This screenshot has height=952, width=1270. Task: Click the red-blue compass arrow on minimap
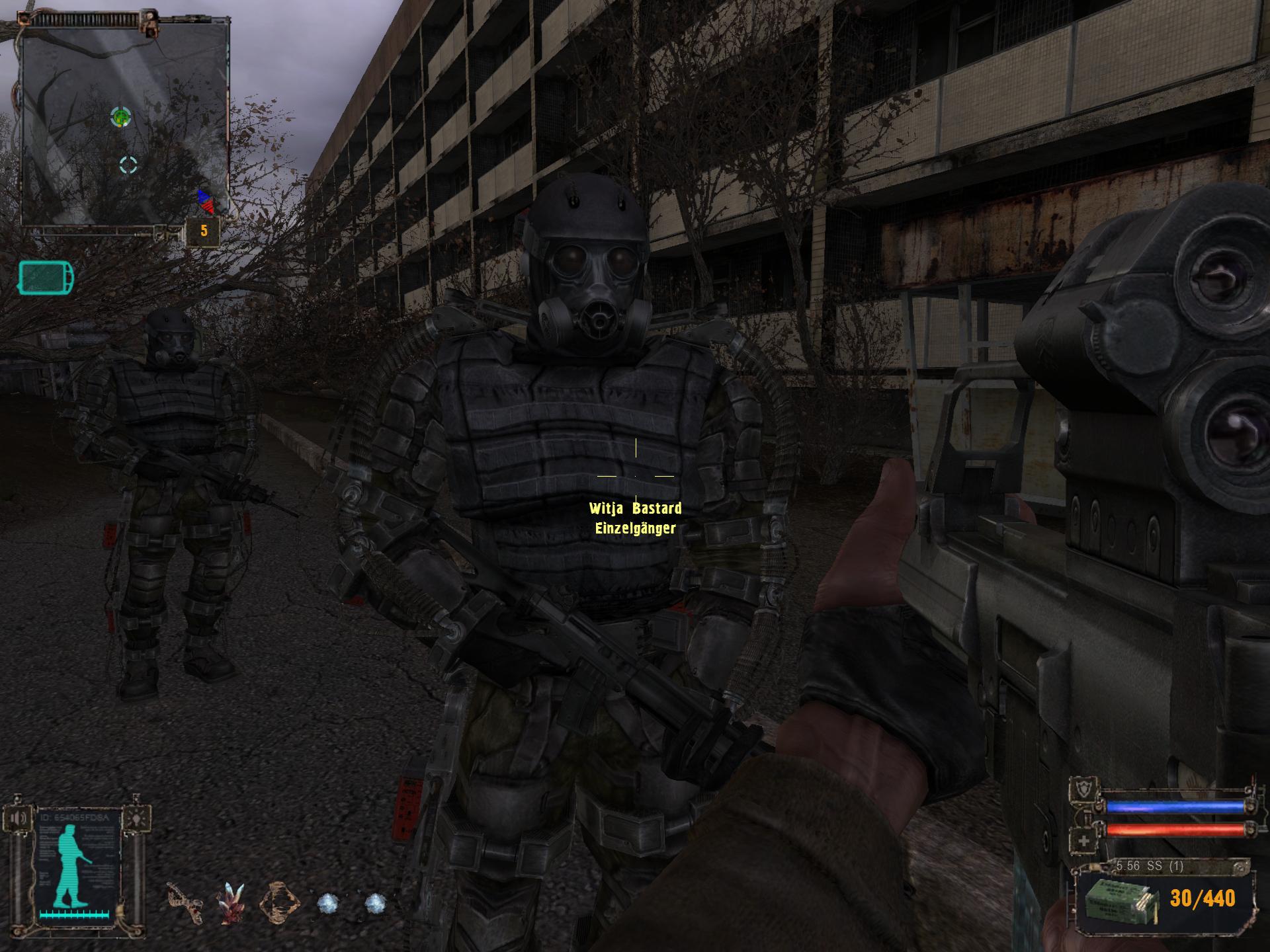point(206,202)
